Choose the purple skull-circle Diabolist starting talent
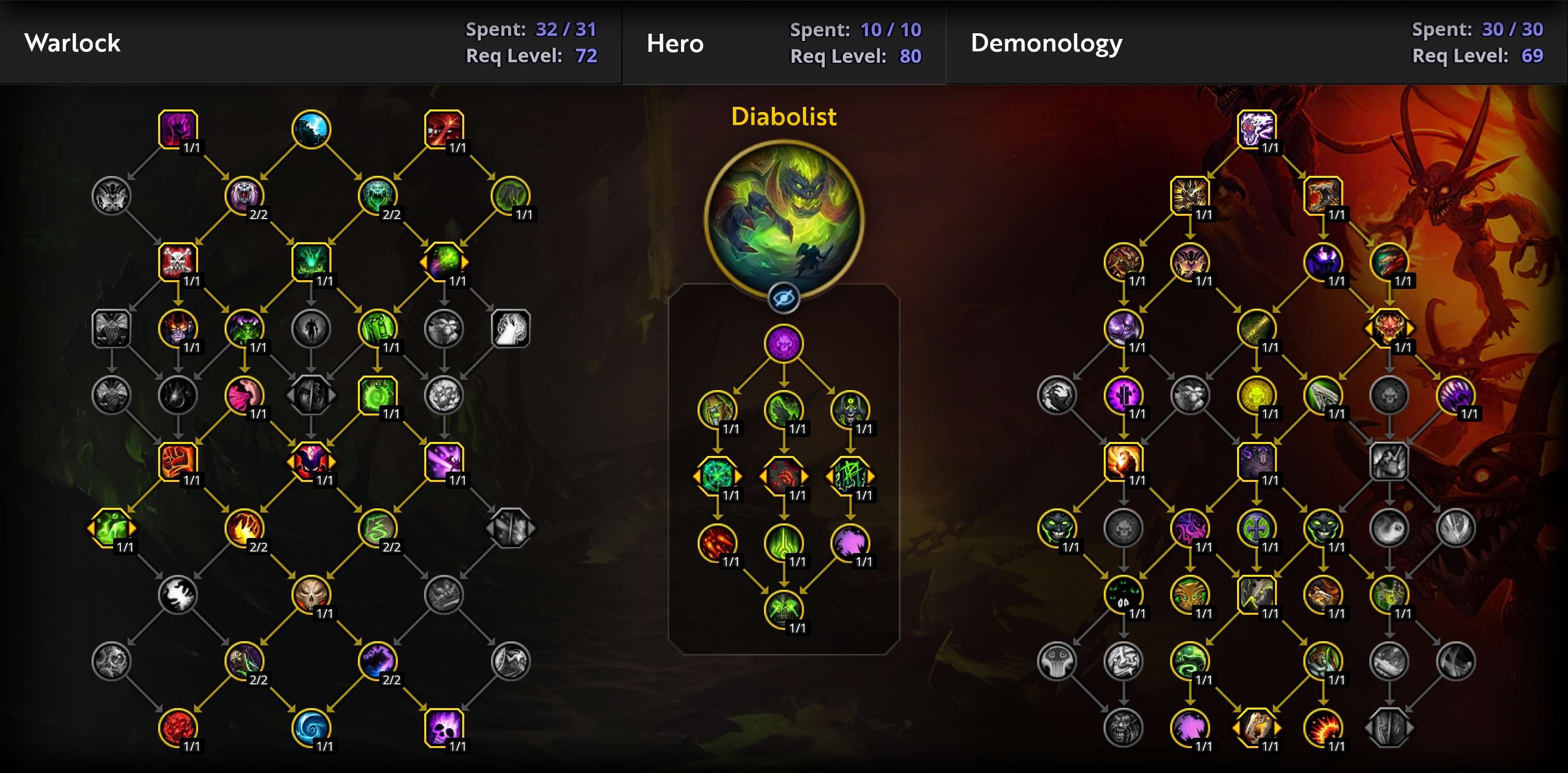 (783, 344)
